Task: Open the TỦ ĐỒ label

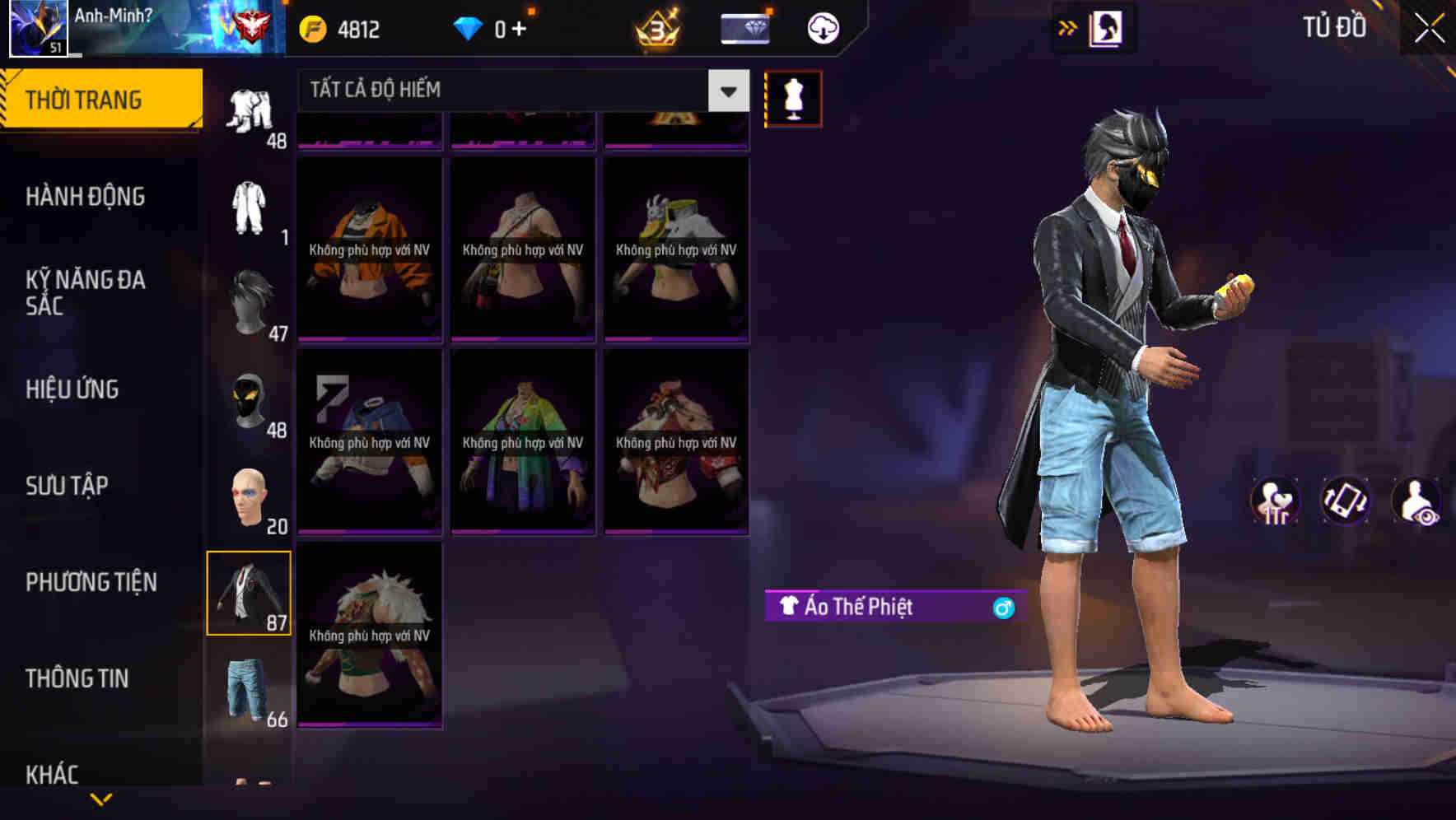Action: [1334, 27]
